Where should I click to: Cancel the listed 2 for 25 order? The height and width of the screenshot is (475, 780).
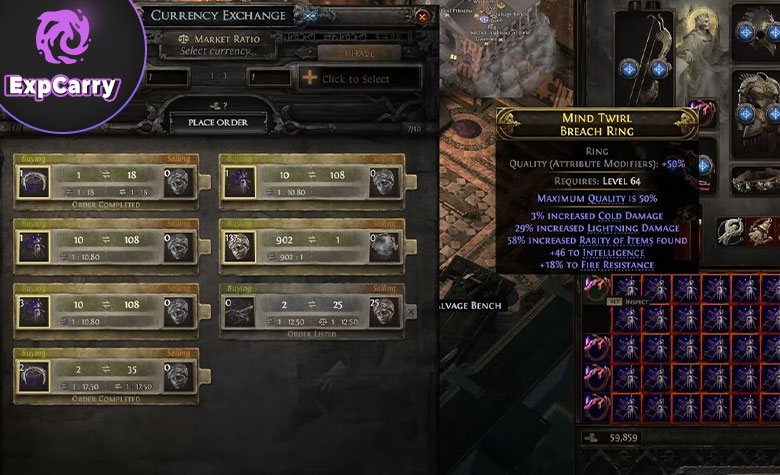point(411,312)
